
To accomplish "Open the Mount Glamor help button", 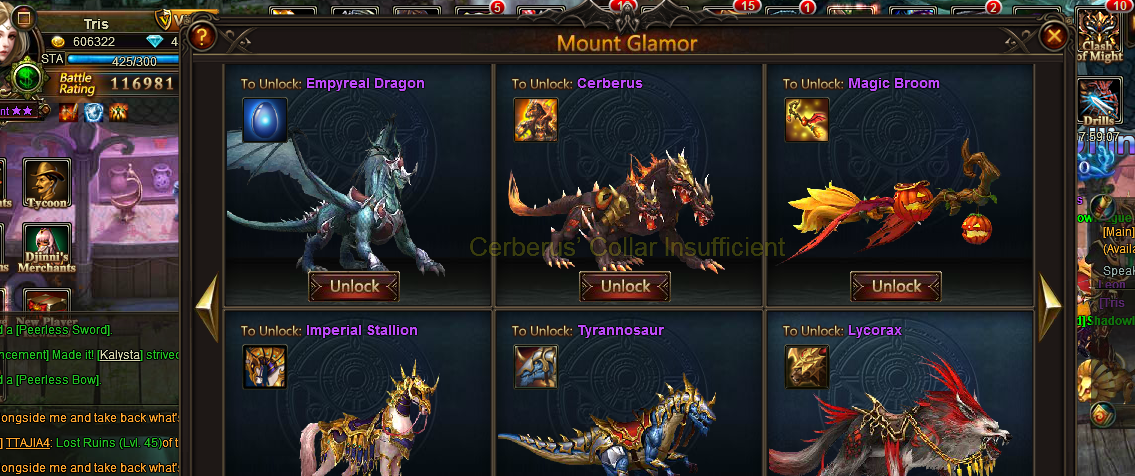I will coord(202,37).
